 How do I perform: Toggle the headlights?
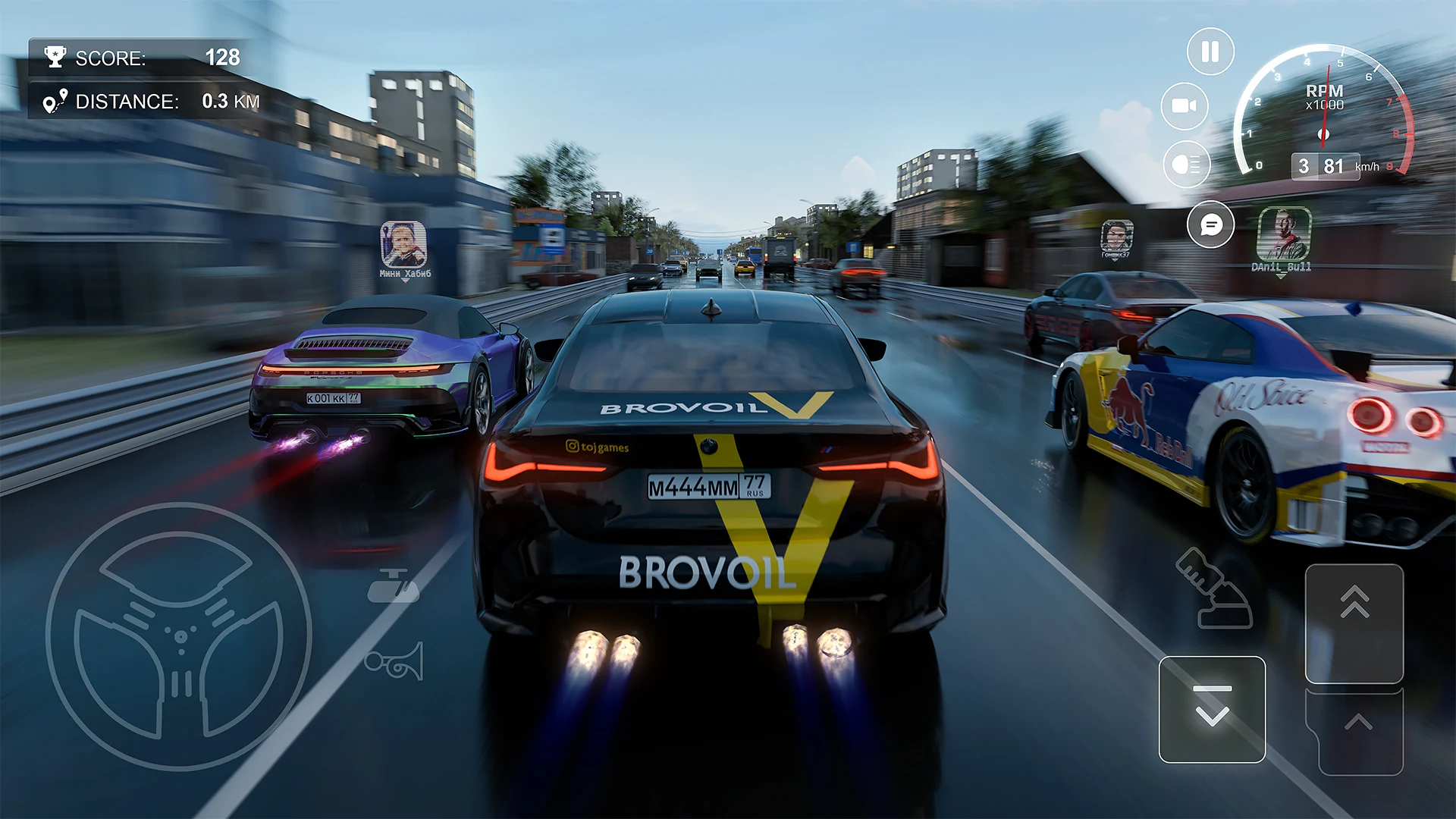click(x=1186, y=165)
